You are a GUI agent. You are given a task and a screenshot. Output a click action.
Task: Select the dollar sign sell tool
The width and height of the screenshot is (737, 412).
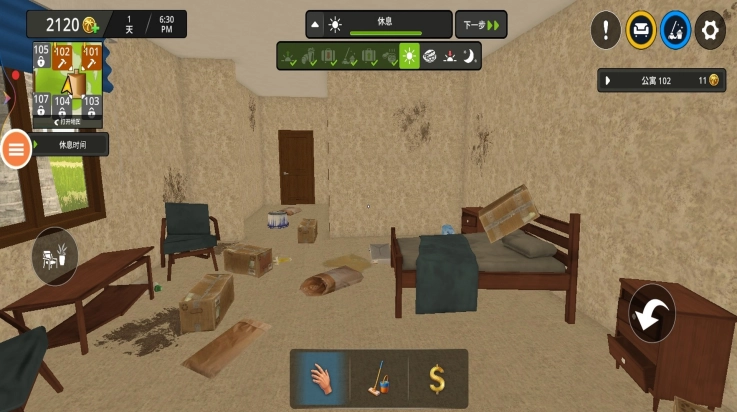[437, 379]
